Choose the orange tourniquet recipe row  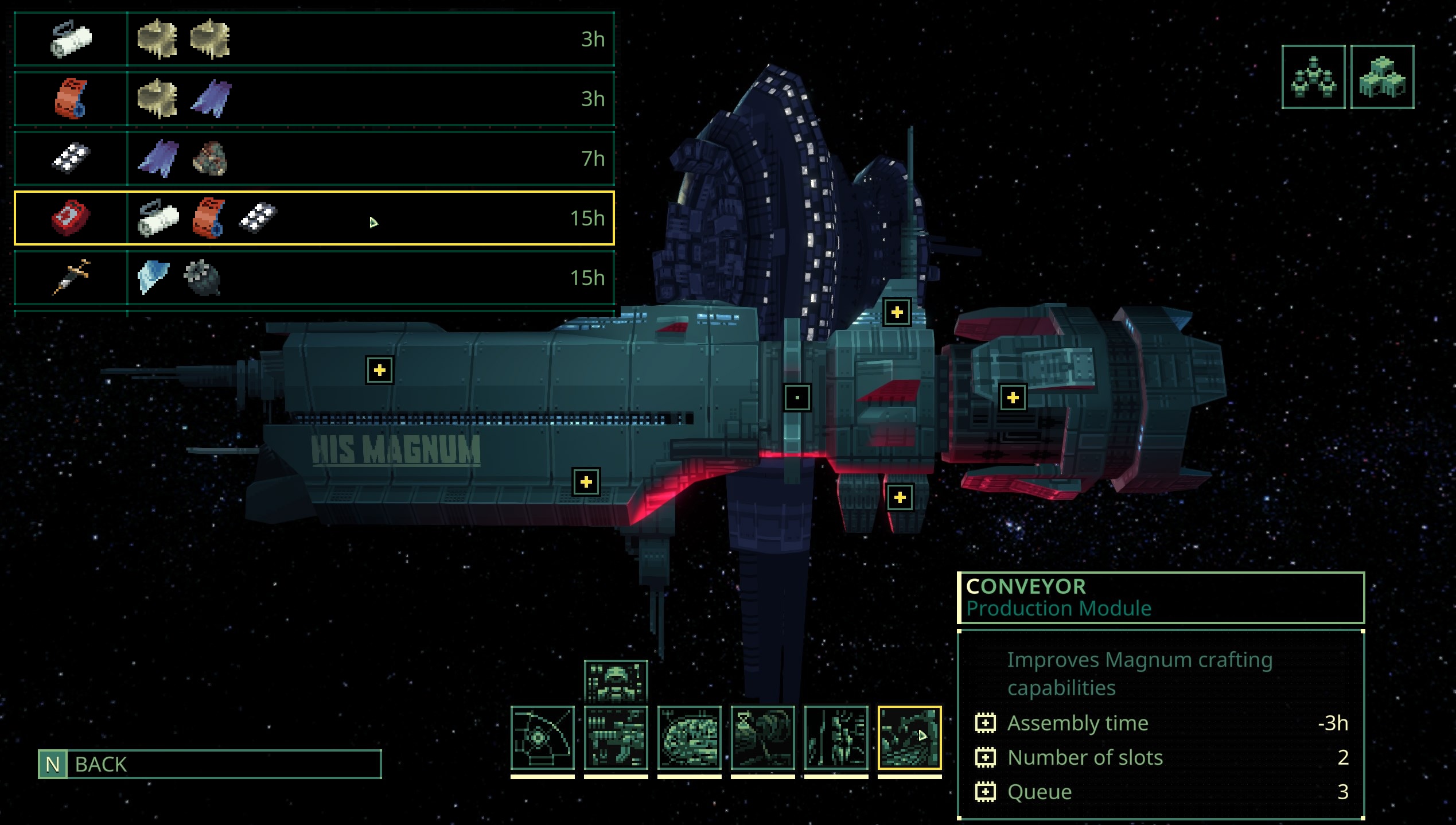point(314,99)
